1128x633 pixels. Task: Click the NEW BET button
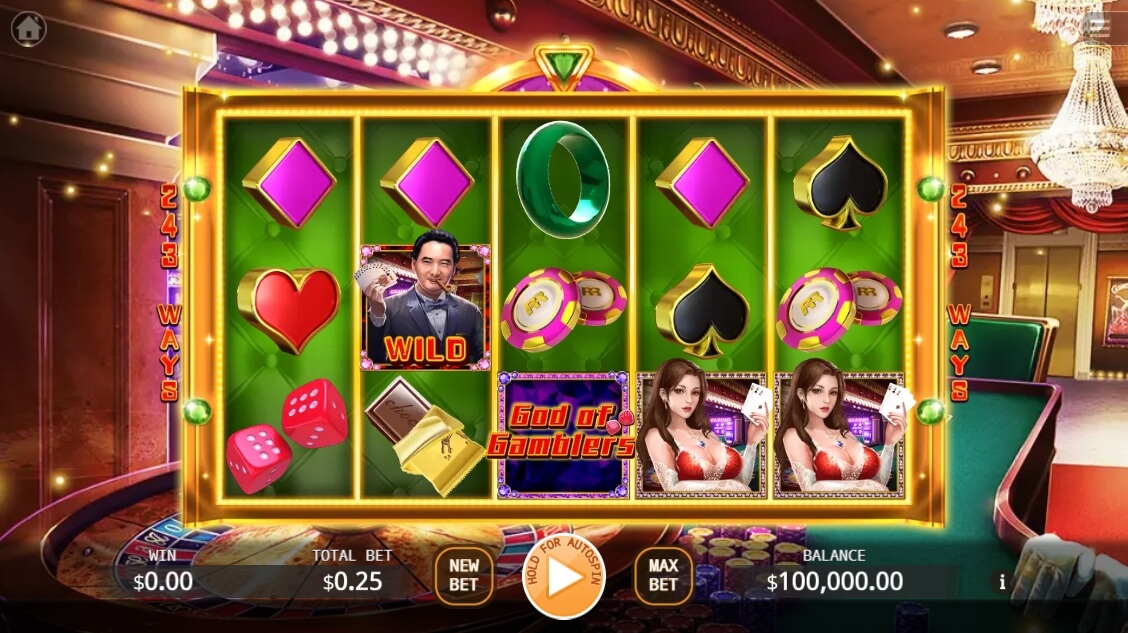(463, 576)
